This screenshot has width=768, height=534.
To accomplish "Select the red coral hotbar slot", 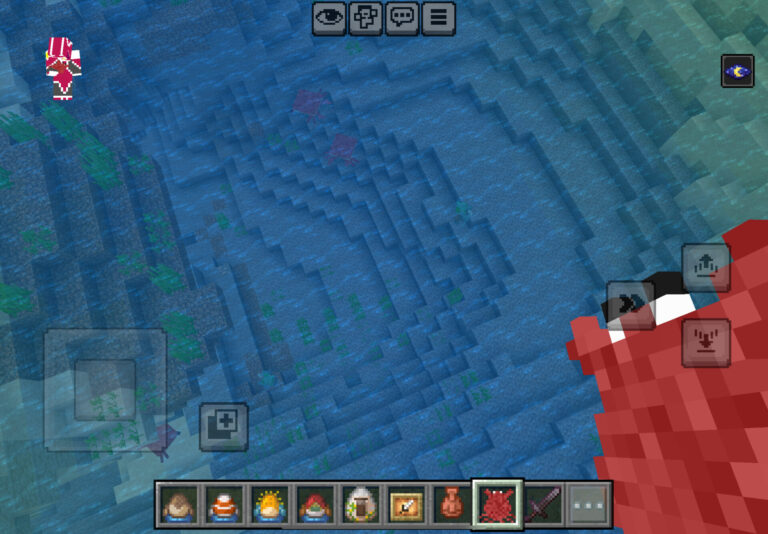I will (x=497, y=505).
